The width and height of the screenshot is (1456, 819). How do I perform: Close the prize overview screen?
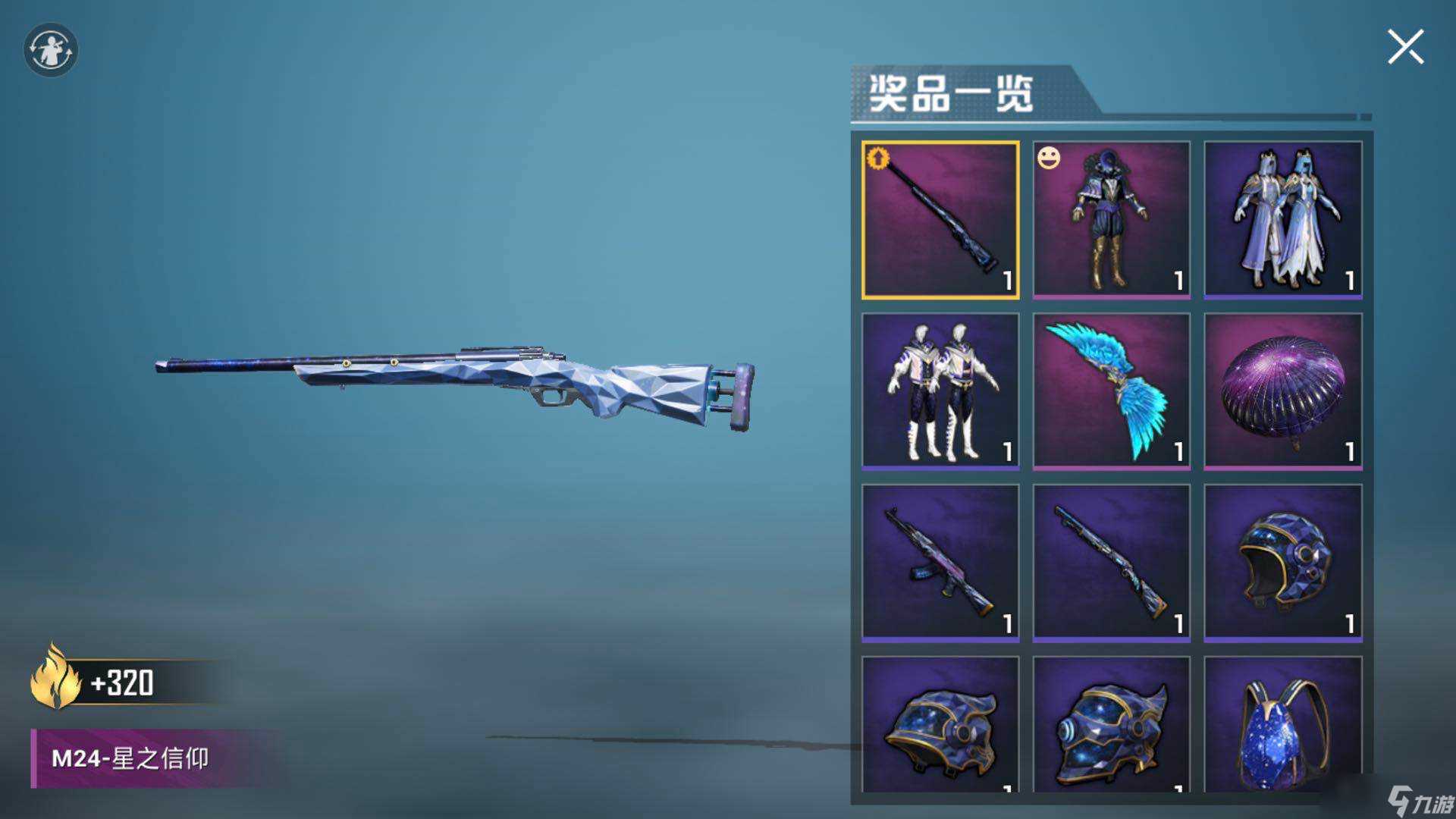tap(1405, 48)
